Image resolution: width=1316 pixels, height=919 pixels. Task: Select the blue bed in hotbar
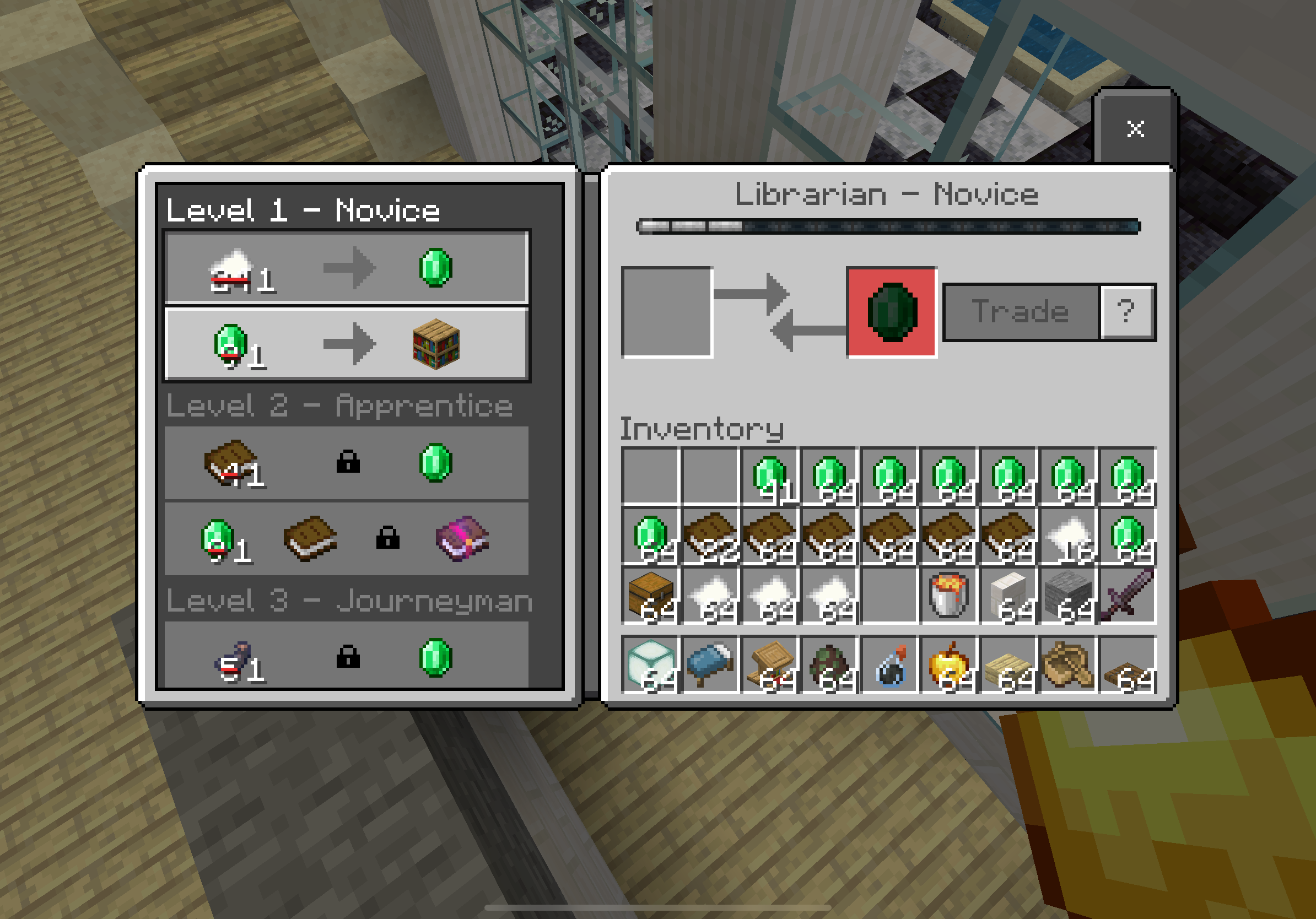point(711,664)
